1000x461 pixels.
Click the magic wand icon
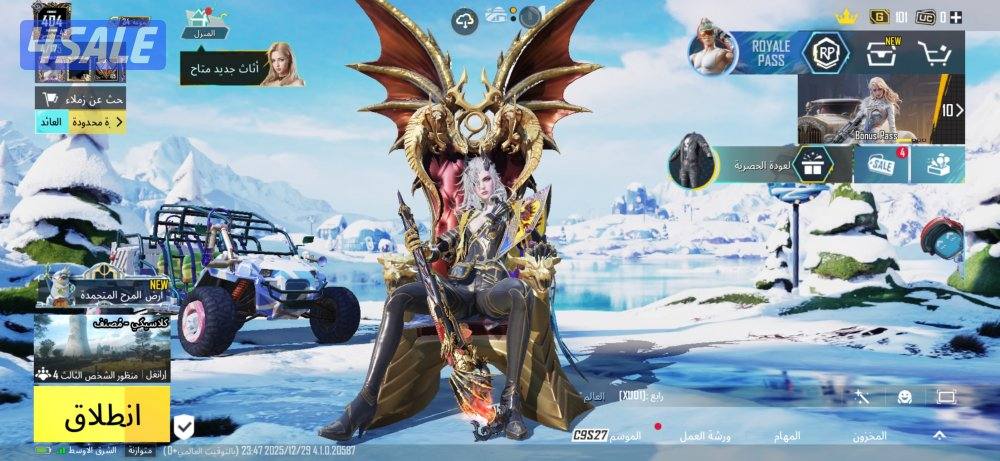(862, 397)
